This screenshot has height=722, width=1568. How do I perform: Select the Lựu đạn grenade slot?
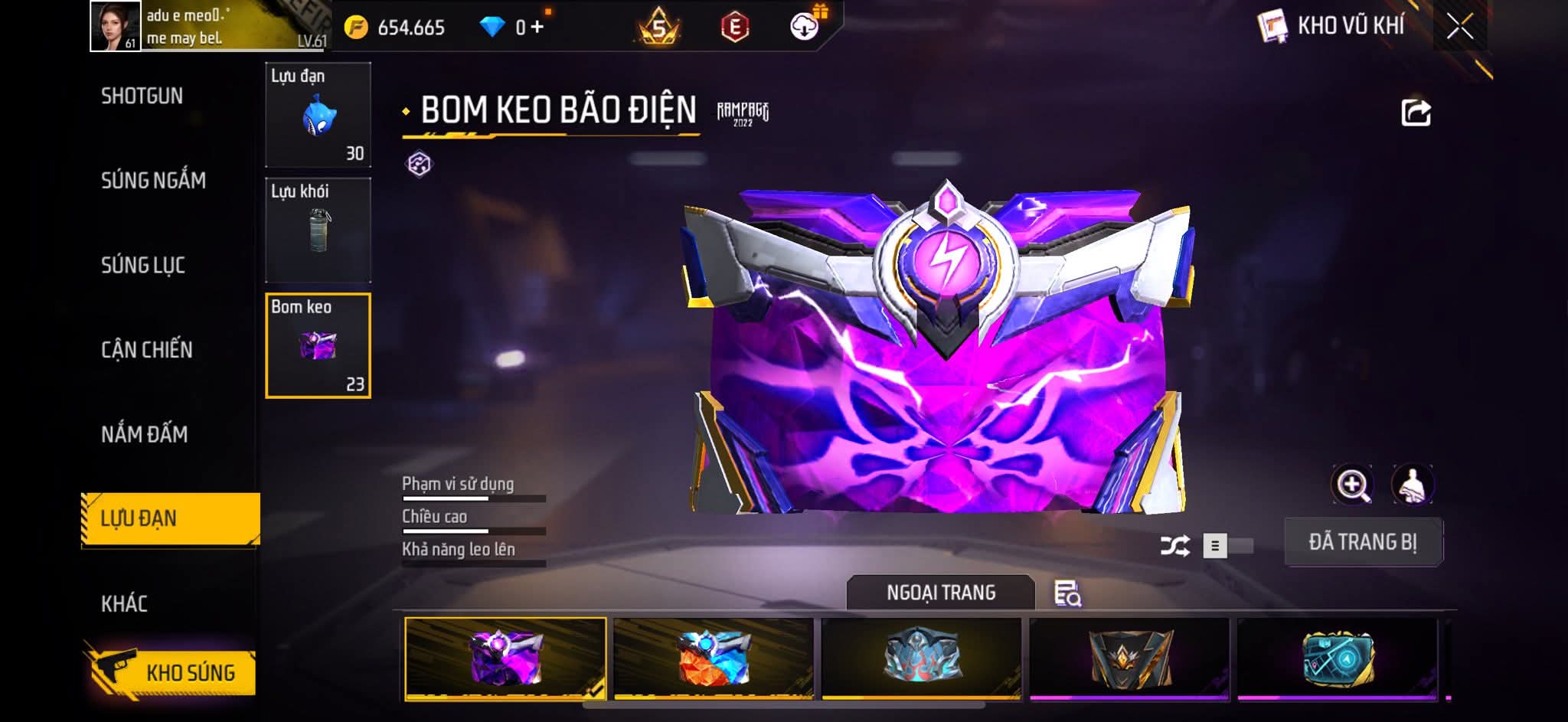point(318,115)
